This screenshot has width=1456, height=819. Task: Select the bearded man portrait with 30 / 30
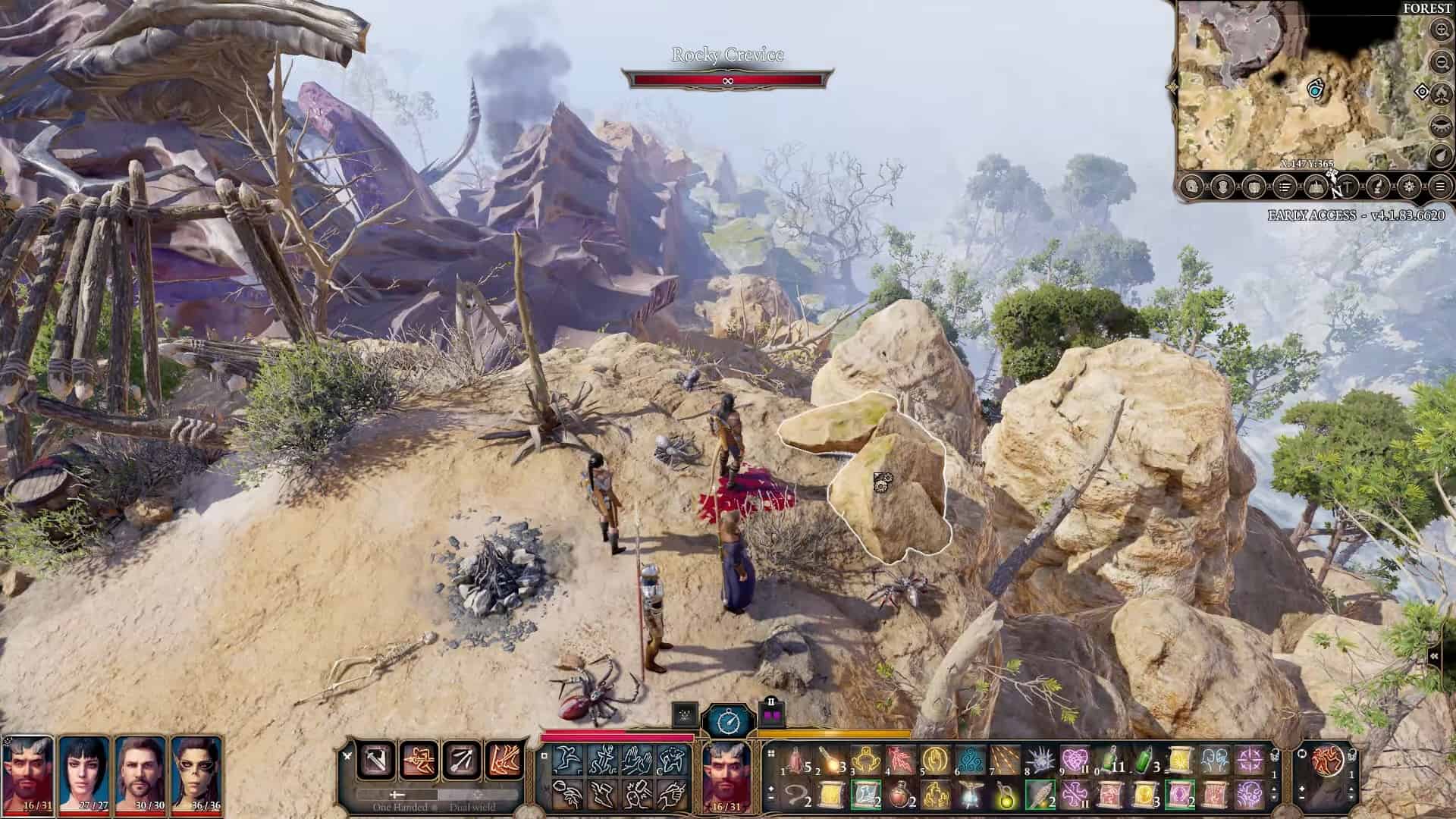click(x=140, y=772)
